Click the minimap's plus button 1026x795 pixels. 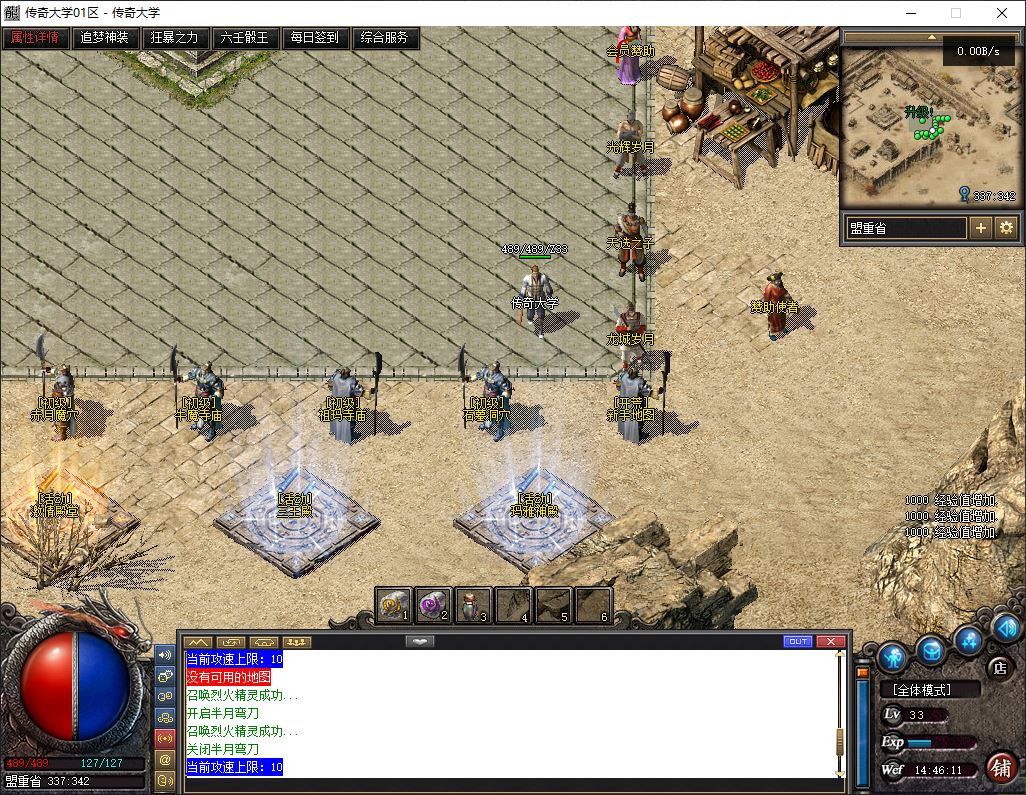coord(981,228)
